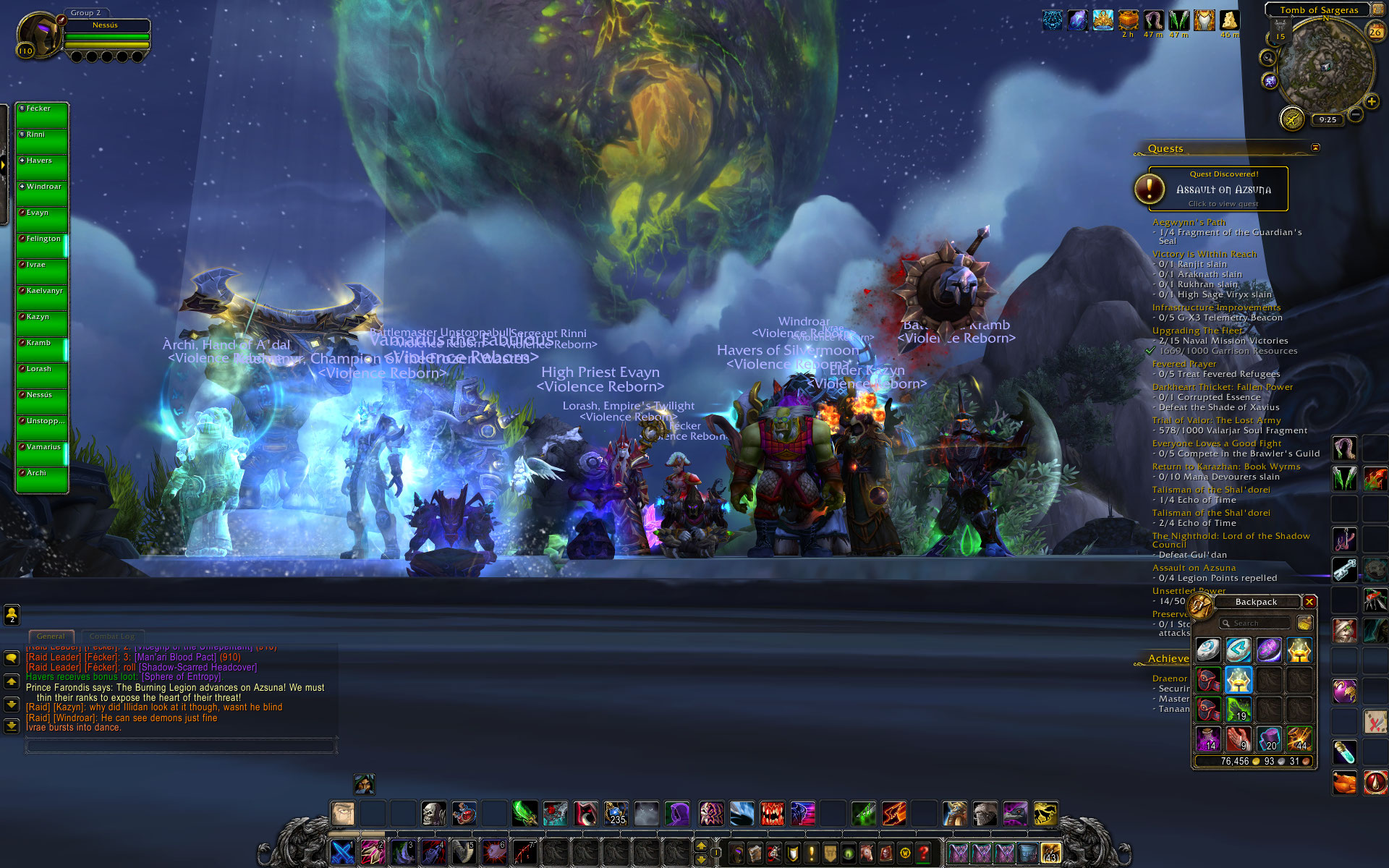This screenshot has height=868, width=1389.
Task: Click the minimap
Action: (x=1325, y=67)
